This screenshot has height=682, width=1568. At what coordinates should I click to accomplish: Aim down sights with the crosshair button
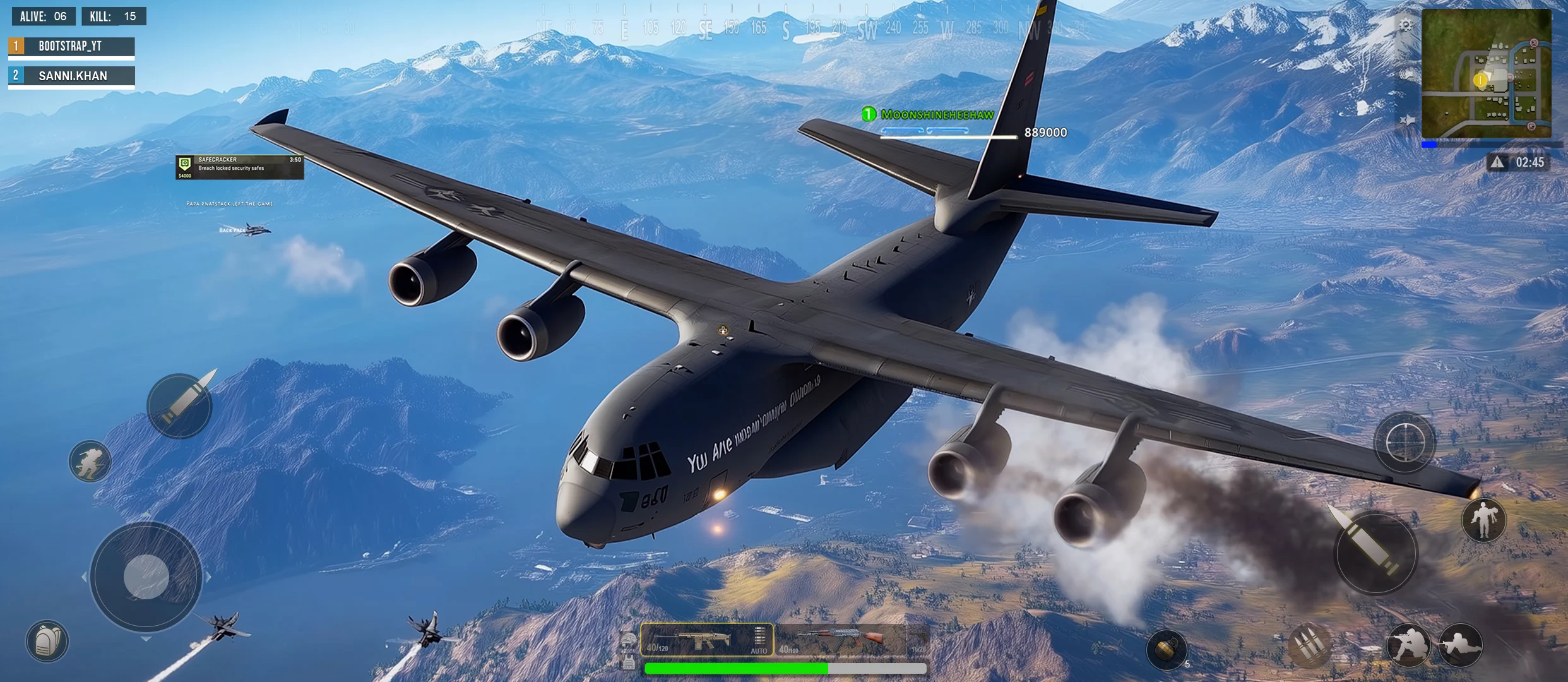1405,443
